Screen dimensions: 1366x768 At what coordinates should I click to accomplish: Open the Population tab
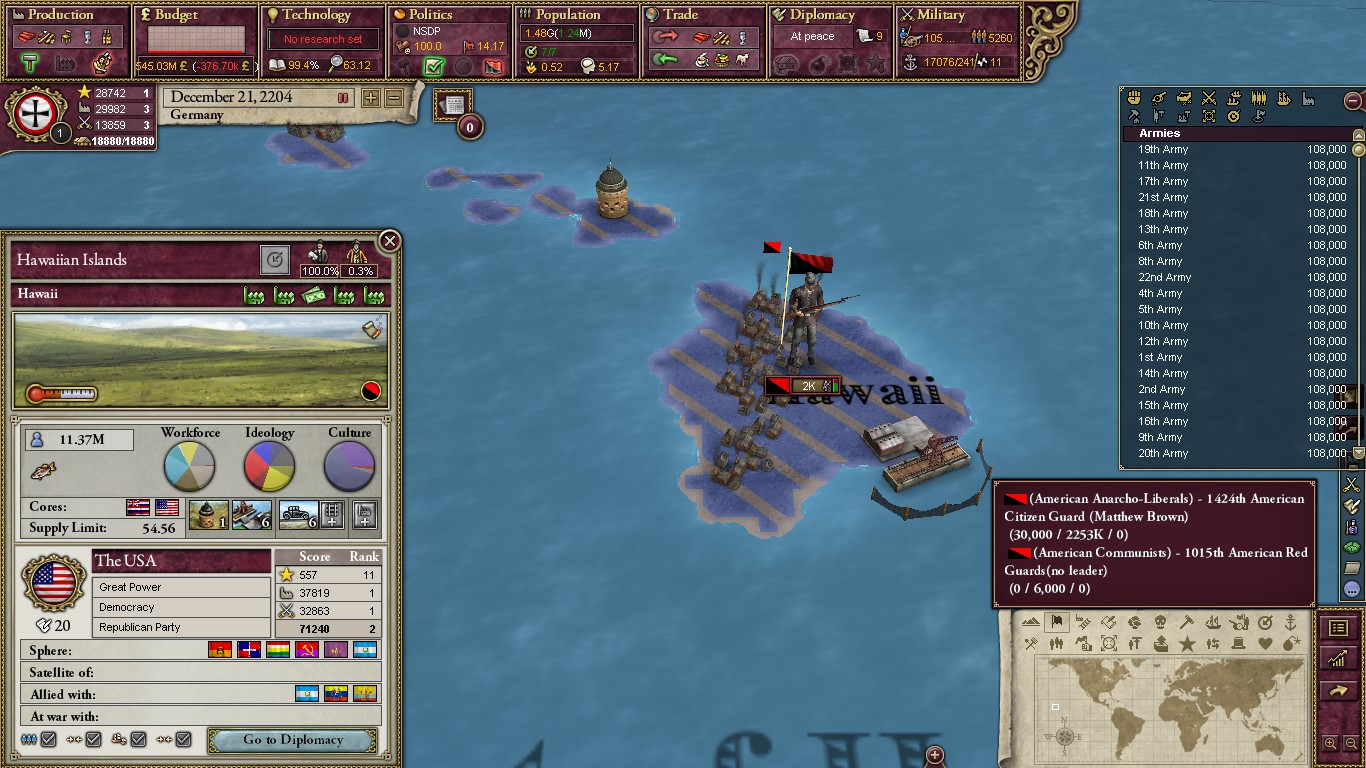point(567,15)
